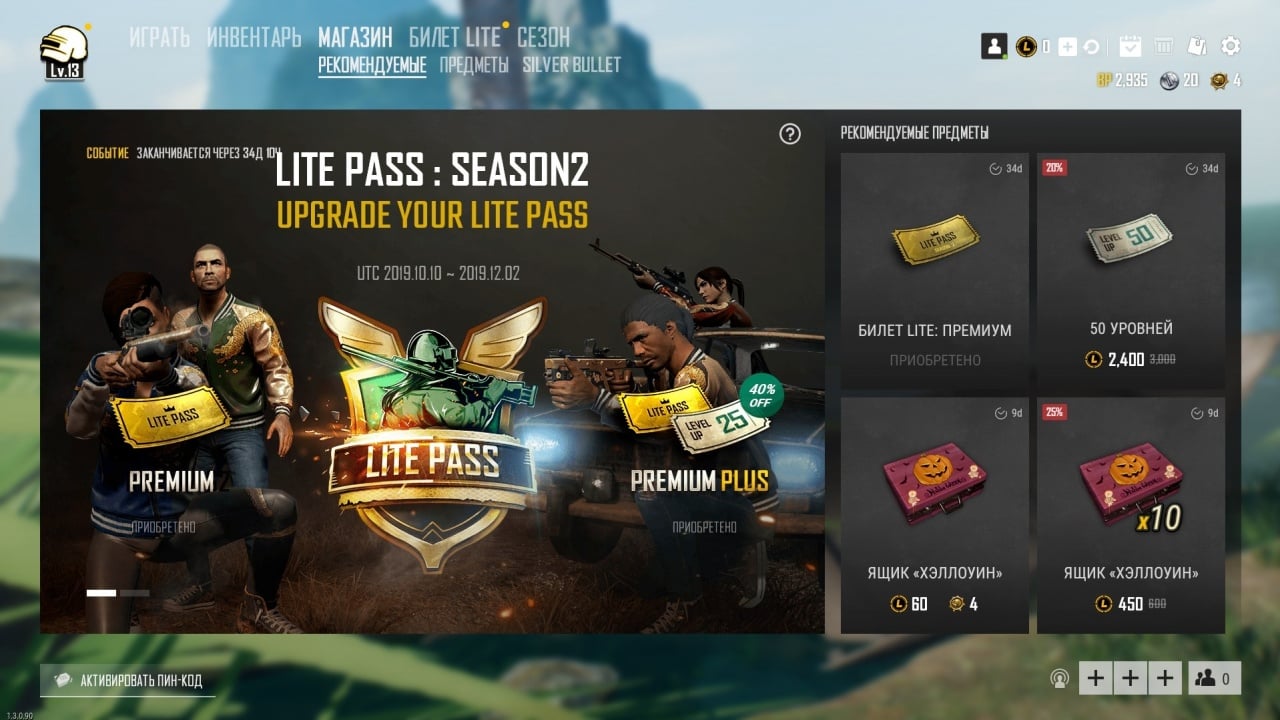
Task: Open the friends list button
Action: (1214, 678)
